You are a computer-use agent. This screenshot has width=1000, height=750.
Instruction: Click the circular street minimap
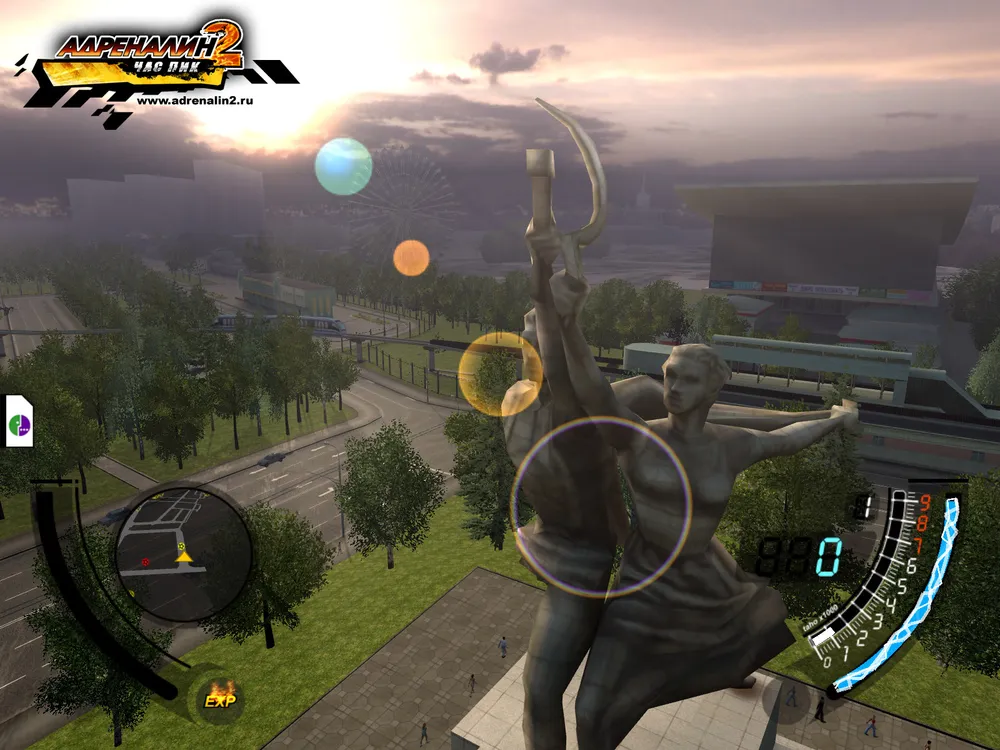tap(183, 554)
